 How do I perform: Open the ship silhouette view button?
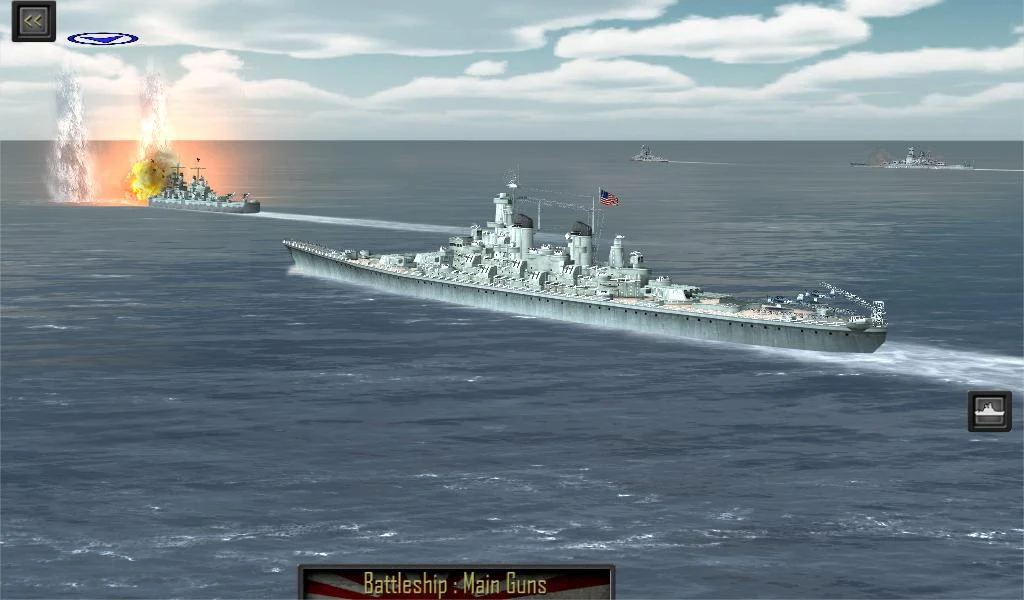(989, 411)
